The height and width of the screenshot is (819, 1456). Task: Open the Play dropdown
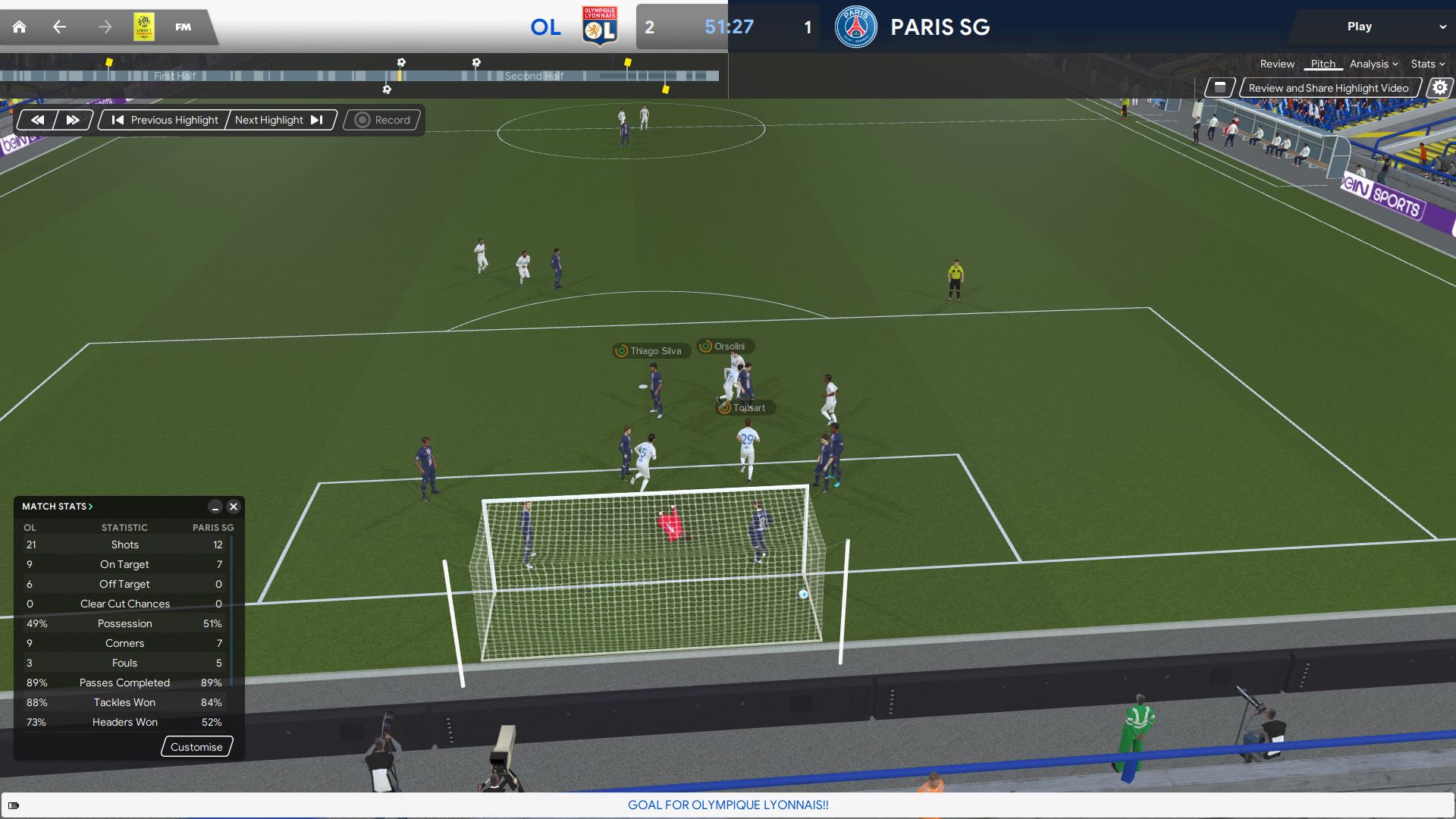pyautogui.click(x=1370, y=27)
